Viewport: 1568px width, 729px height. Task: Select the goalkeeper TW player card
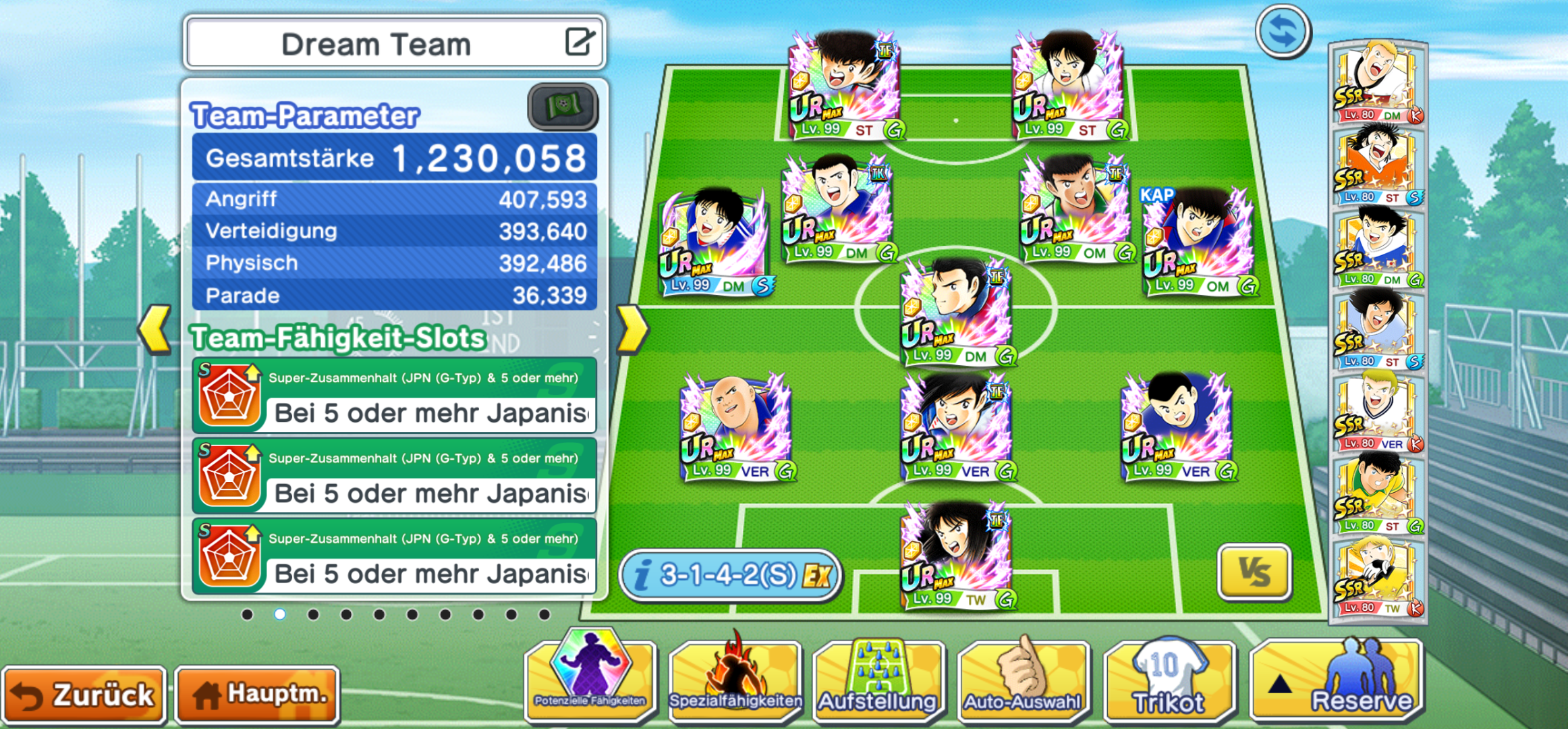956,556
